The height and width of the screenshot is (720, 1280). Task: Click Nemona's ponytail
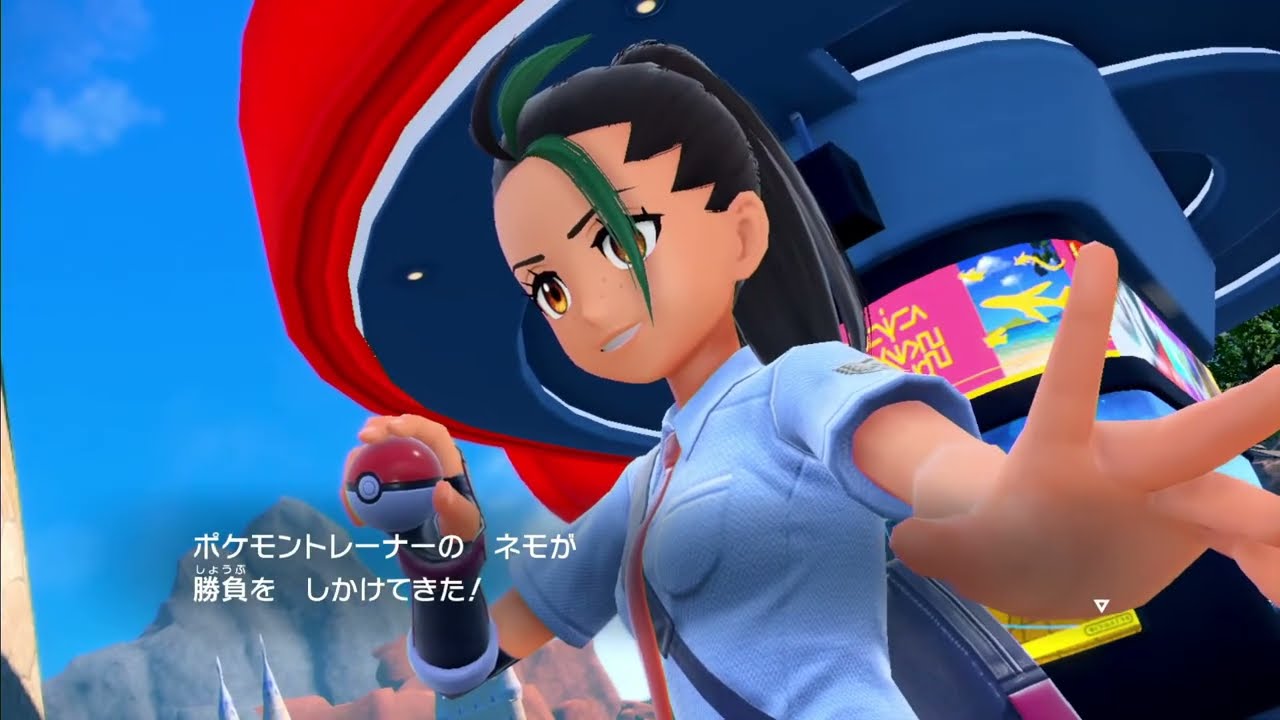[x=790, y=250]
